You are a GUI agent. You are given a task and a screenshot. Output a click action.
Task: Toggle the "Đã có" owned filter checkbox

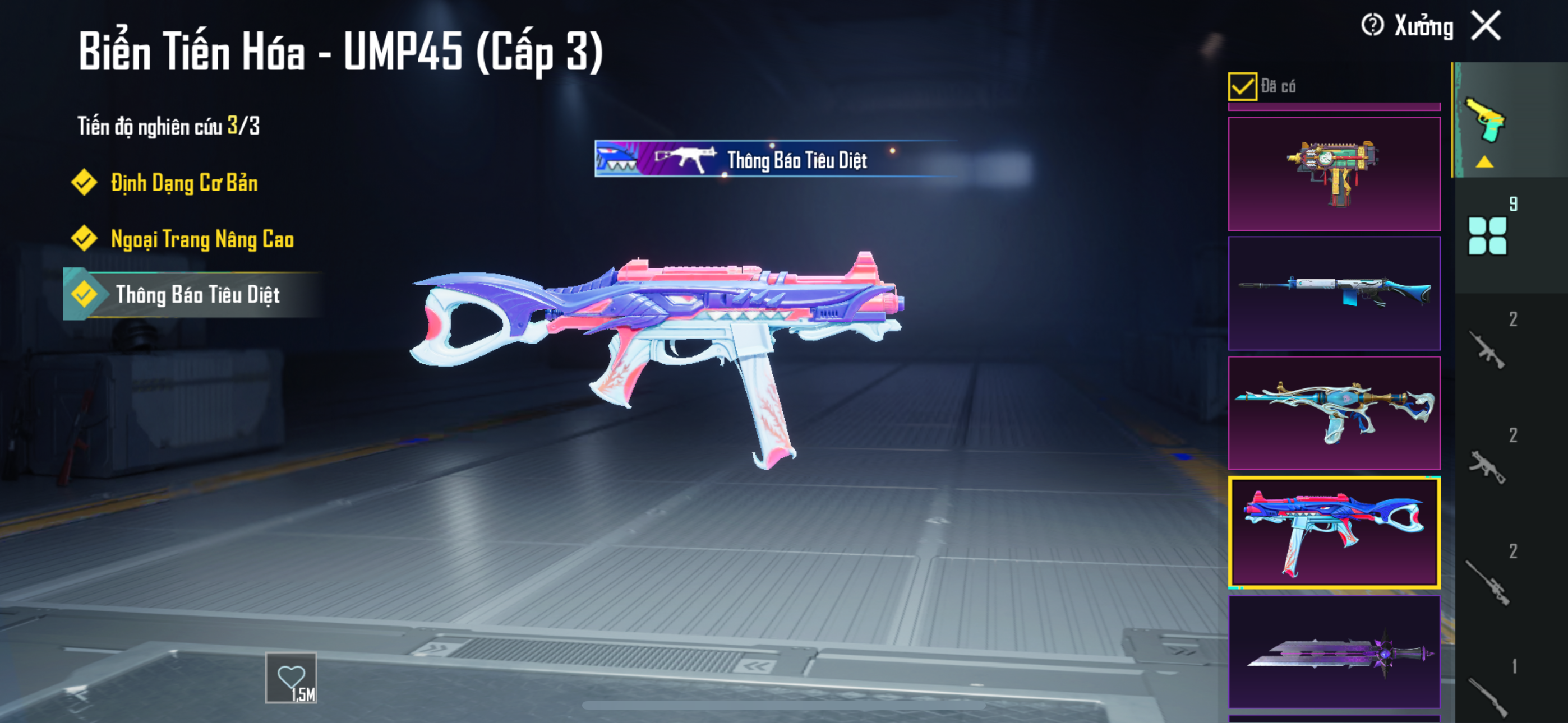click(1242, 86)
